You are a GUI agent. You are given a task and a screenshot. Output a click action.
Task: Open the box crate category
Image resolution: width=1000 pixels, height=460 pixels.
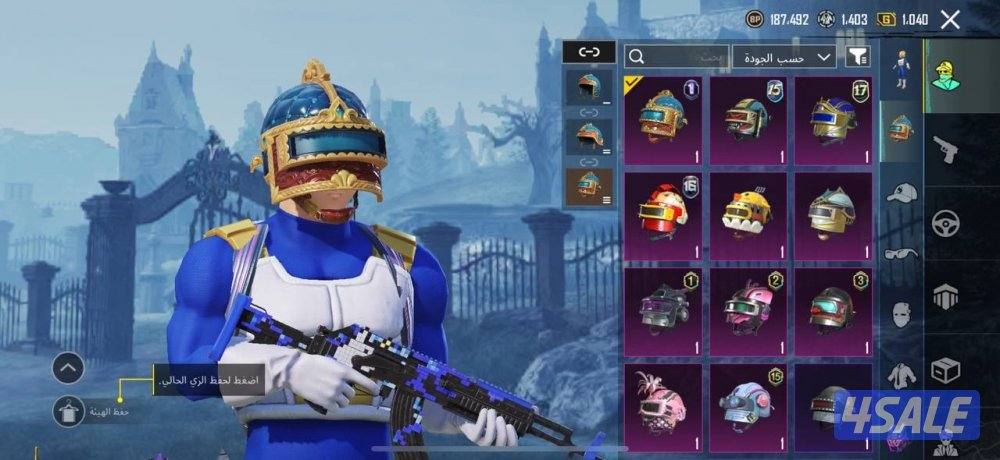coord(943,370)
